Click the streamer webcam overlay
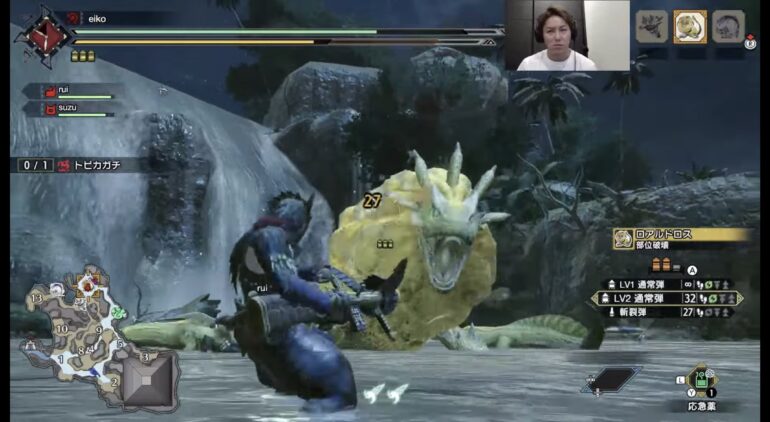The height and width of the screenshot is (422, 770). 566,36
